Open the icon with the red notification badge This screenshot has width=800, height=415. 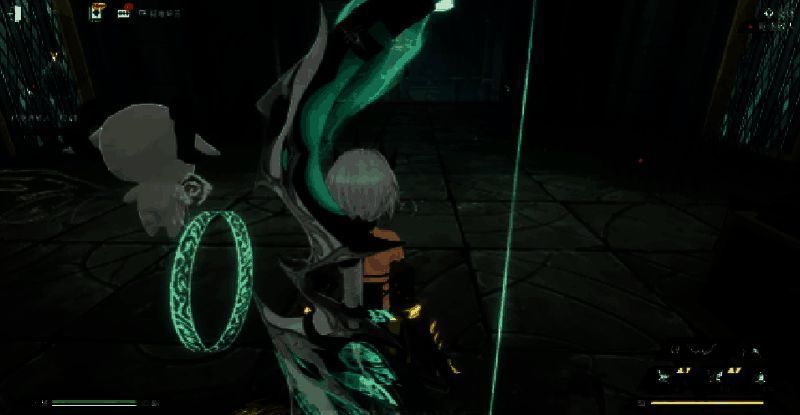click(124, 13)
